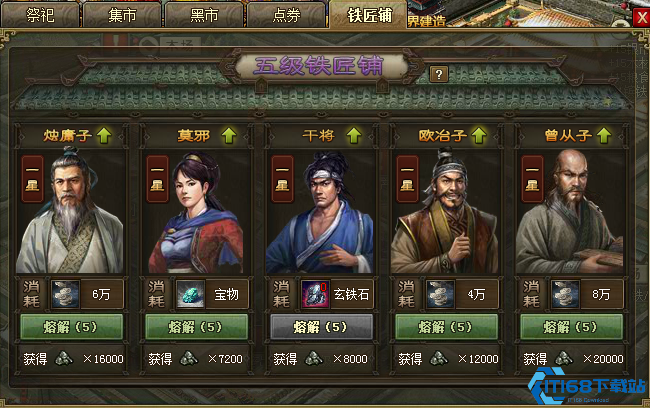Click 熔解 under 曹从子
This screenshot has width=650, height=408.
[571, 326]
